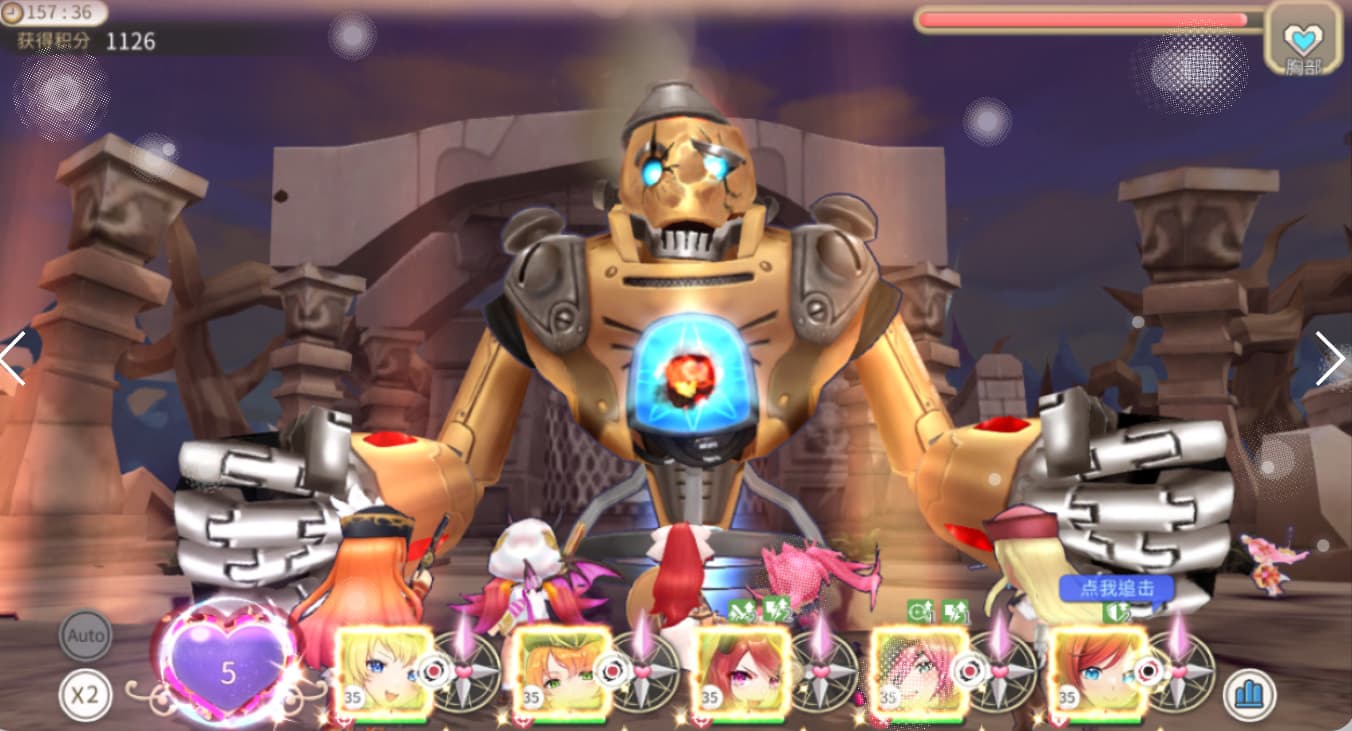Switch target with the right arrow
This screenshot has height=731, width=1352.
pyautogui.click(x=1329, y=358)
